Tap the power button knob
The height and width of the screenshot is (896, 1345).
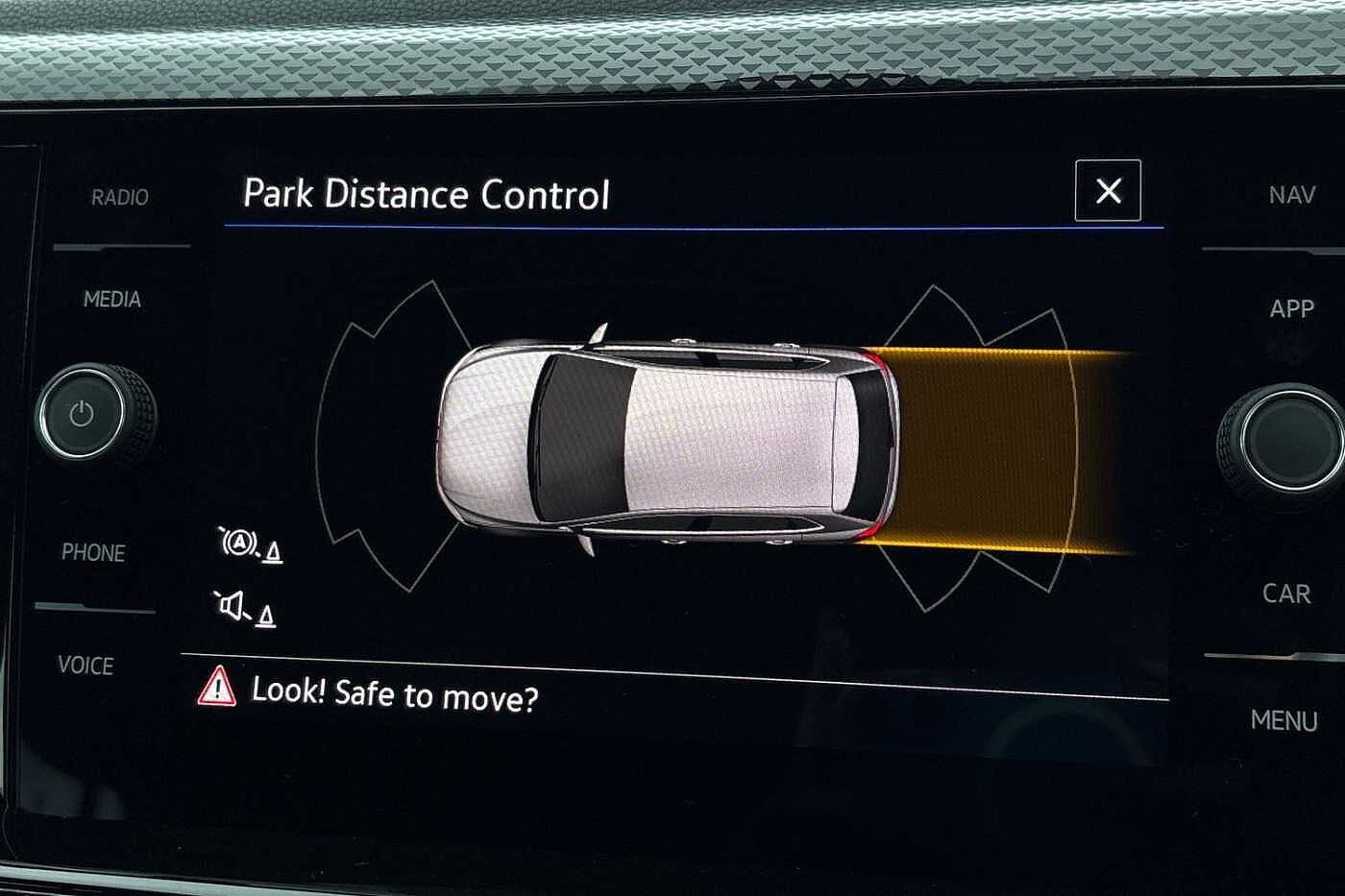coord(83,414)
